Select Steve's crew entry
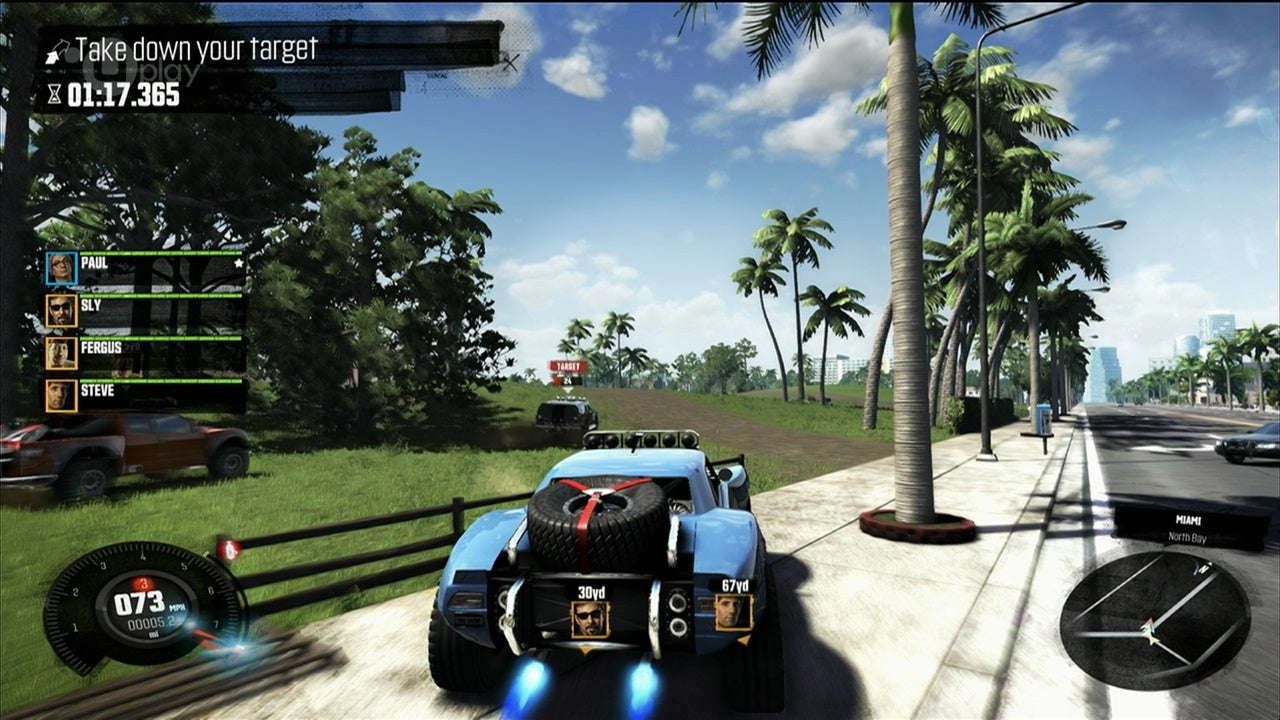The height and width of the screenshot is (720, 1280). (145, 394)
